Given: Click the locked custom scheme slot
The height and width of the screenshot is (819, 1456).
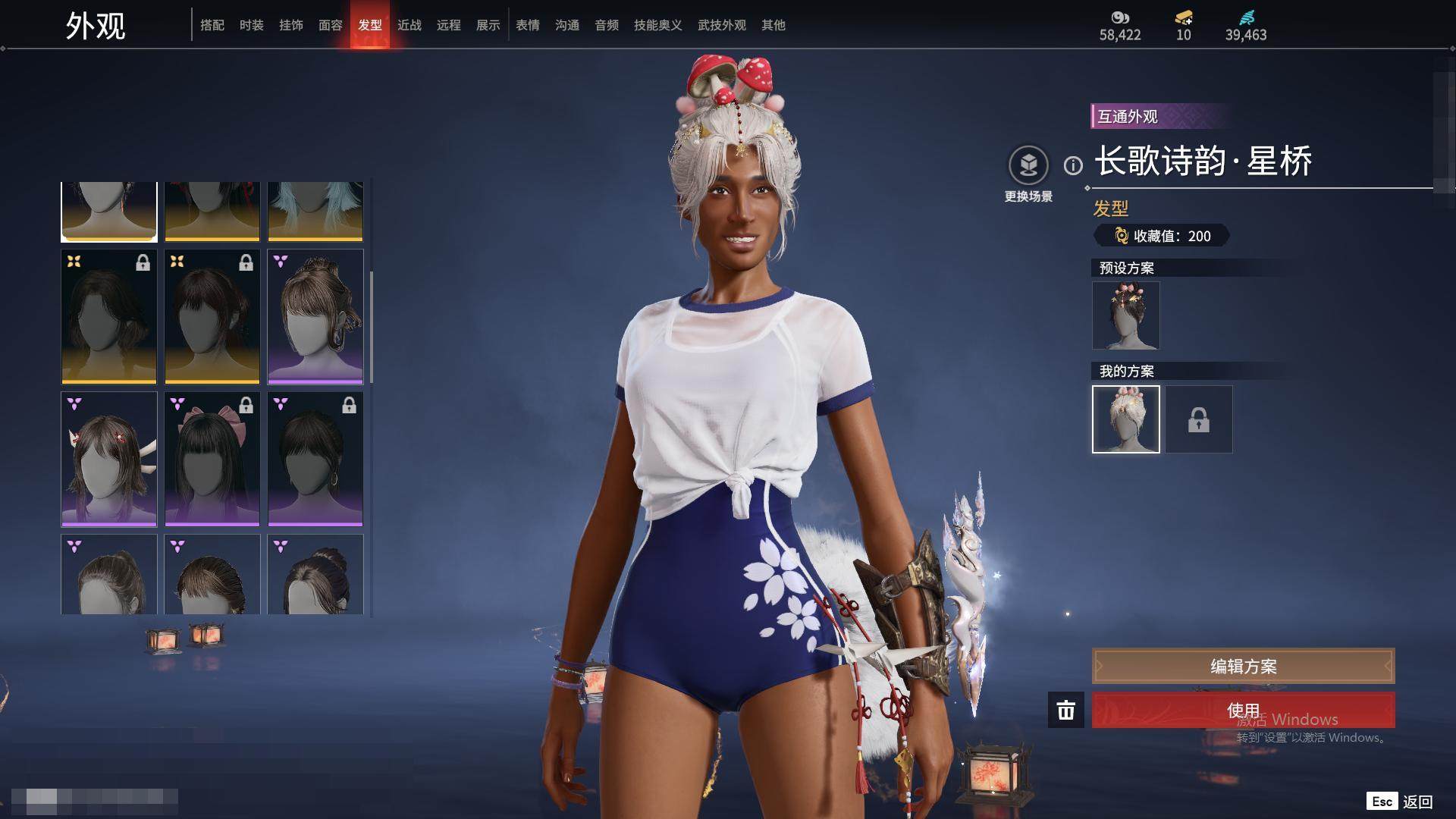Looking at the screenshot, I should 1199,419.
